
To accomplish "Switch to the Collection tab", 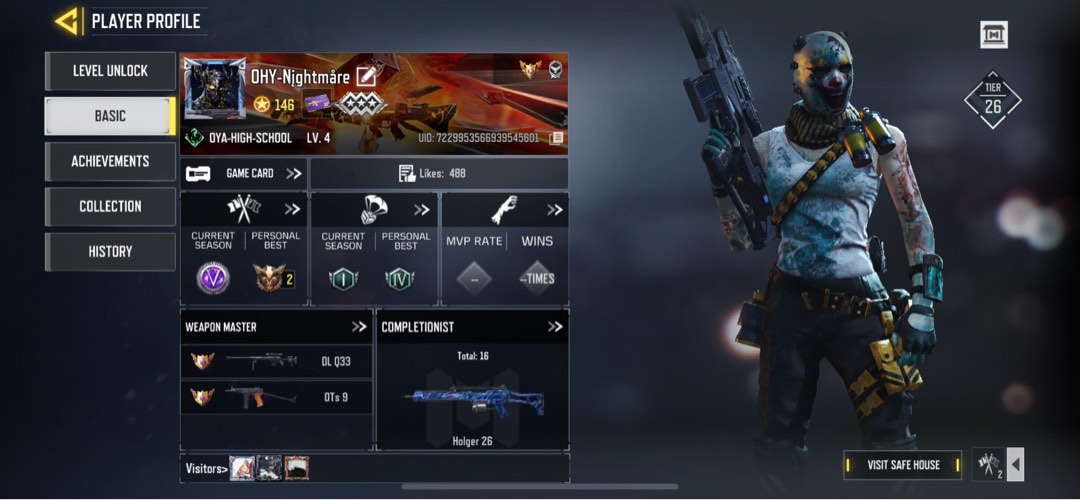I will (110, 206).
